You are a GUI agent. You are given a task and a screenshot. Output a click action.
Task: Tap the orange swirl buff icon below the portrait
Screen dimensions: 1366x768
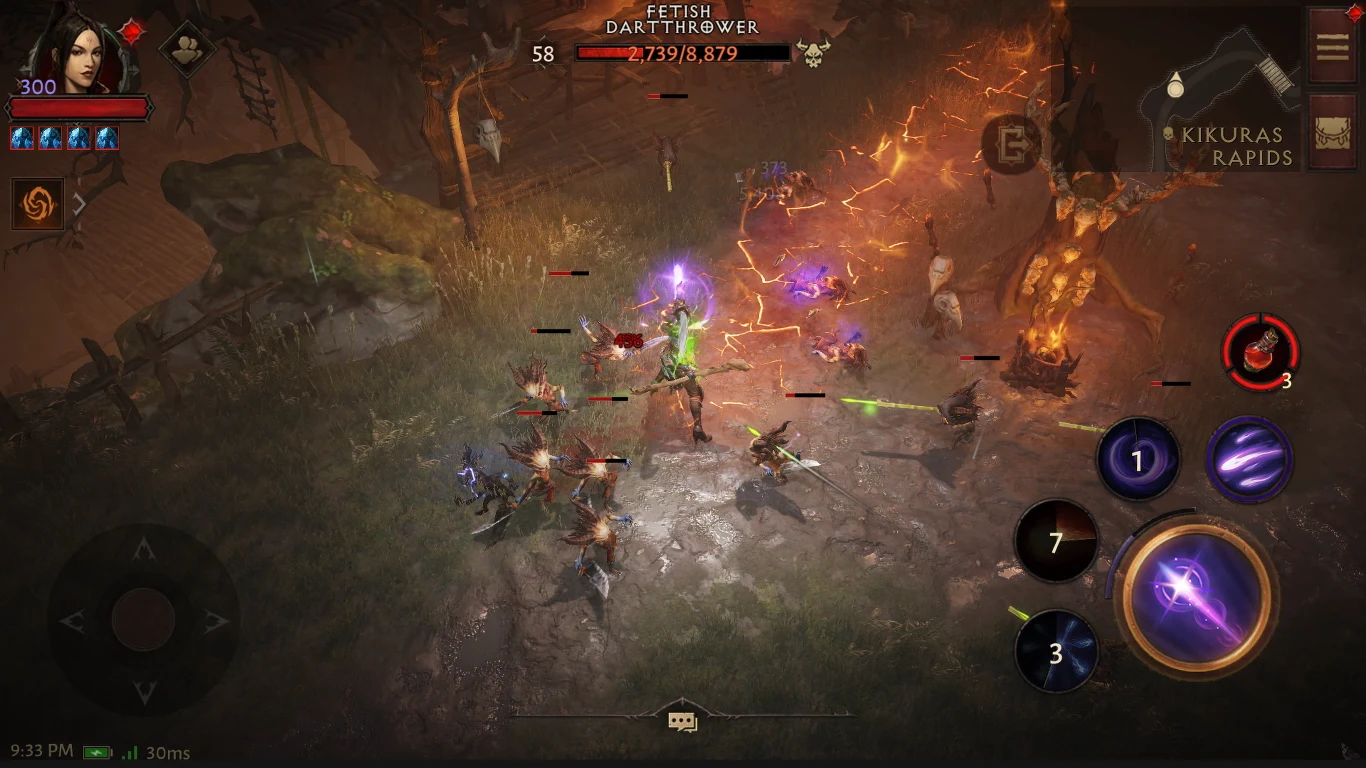point(38,203)
